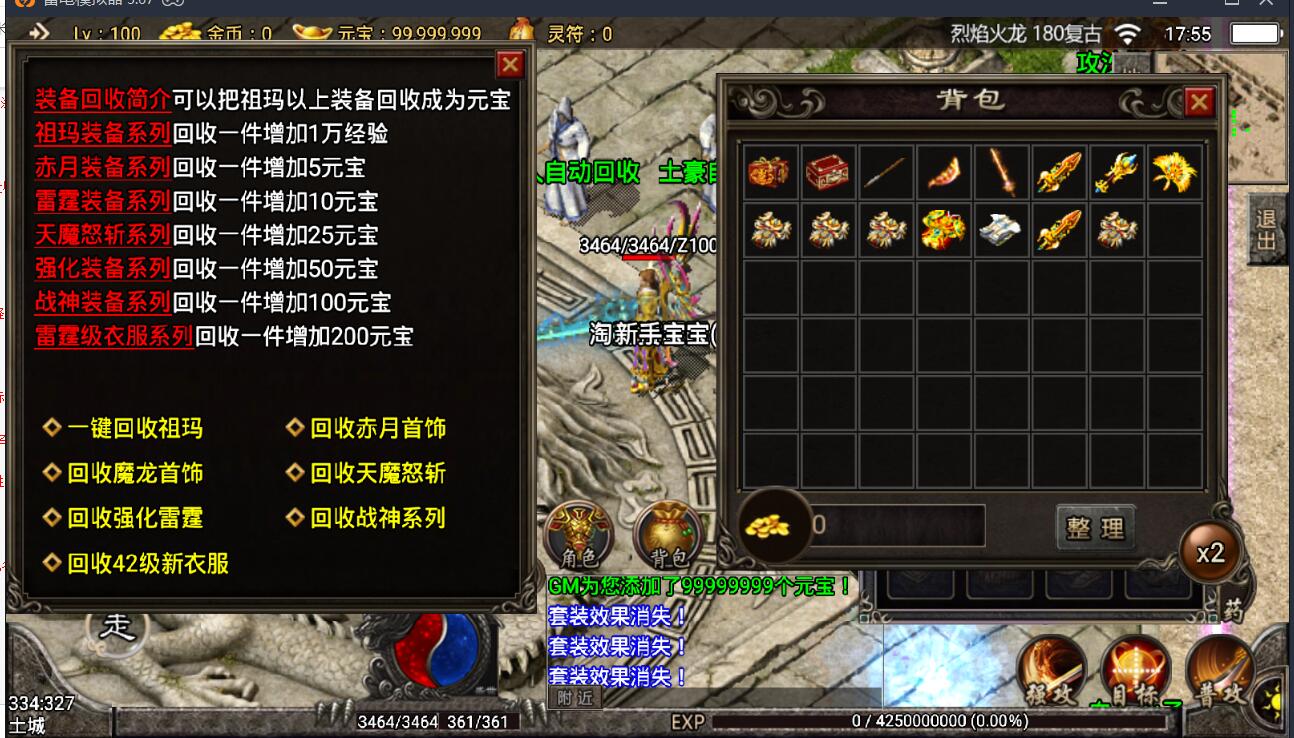The height and width of the screenshot is (738, 1294).
Task: Select 回收42级新衣服 option
Action: click(147, 563)
